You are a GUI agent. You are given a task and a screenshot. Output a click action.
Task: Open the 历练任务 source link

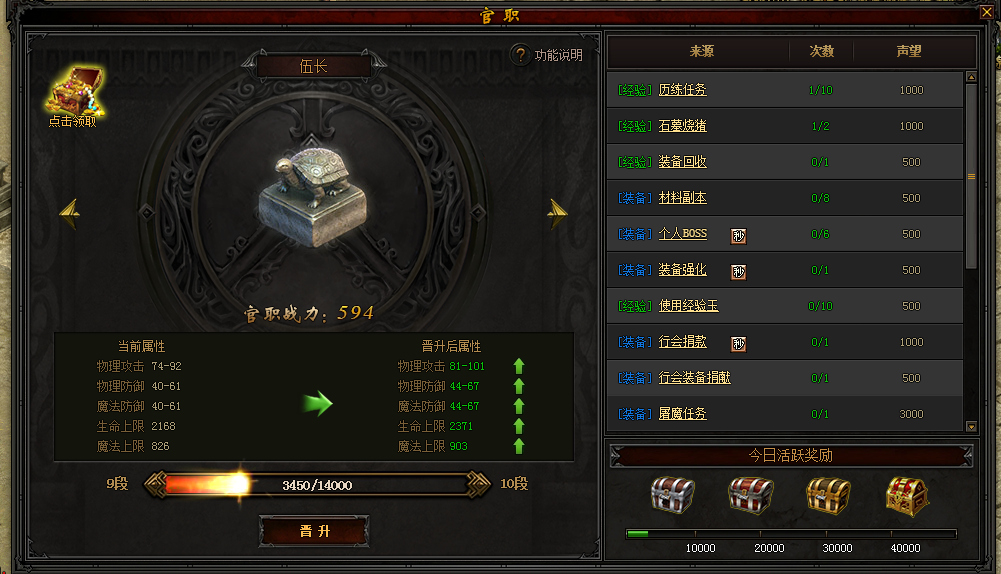[x=682, y=90]
